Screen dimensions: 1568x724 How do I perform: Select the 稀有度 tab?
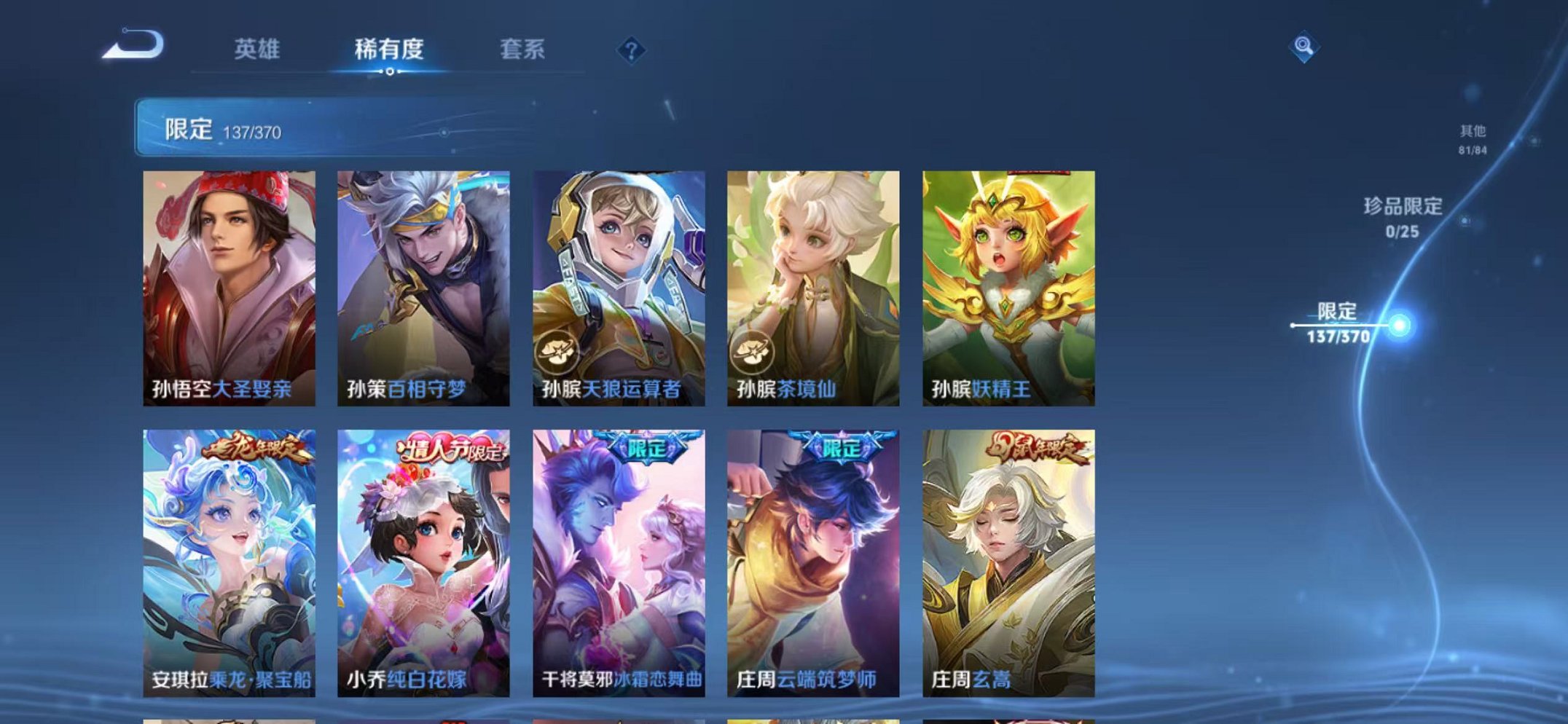(x=389, y=50)
